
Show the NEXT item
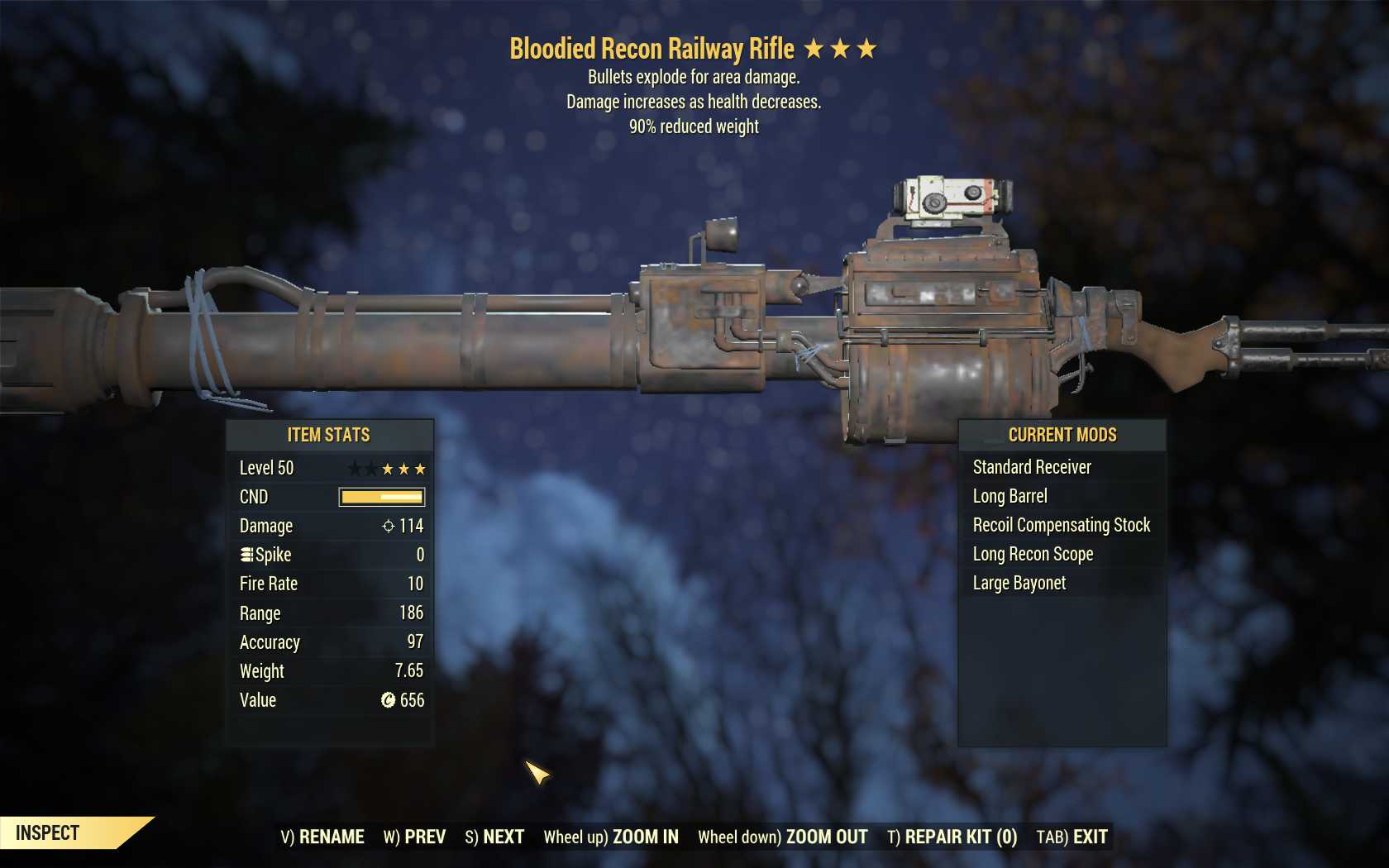(x=494, y=837)
